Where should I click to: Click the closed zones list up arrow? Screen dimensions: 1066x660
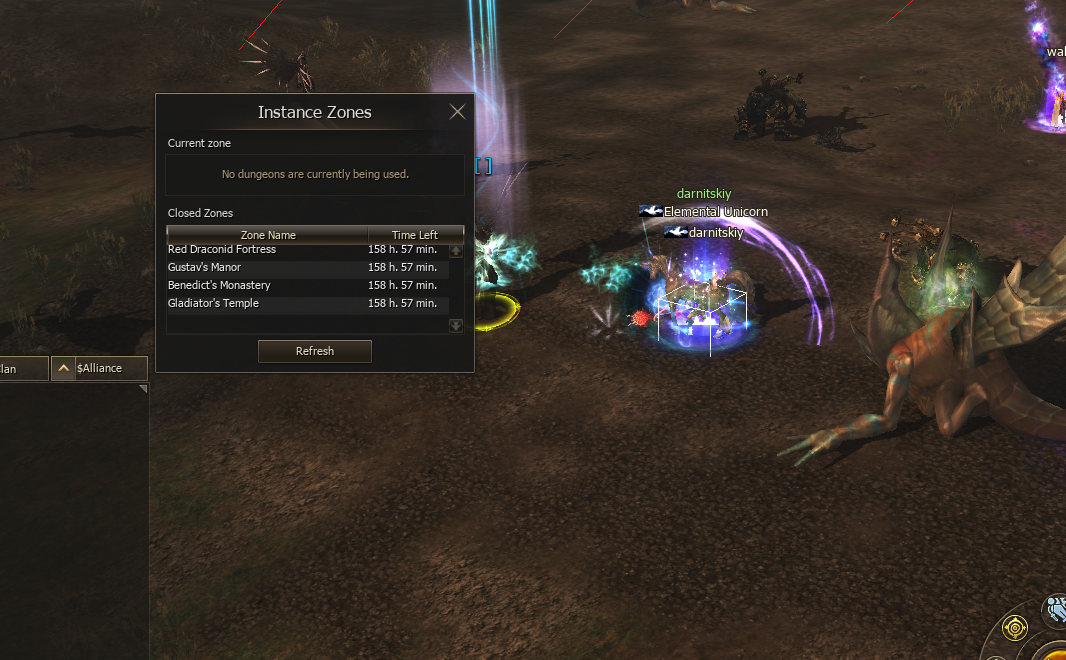(x=456, y=251)
